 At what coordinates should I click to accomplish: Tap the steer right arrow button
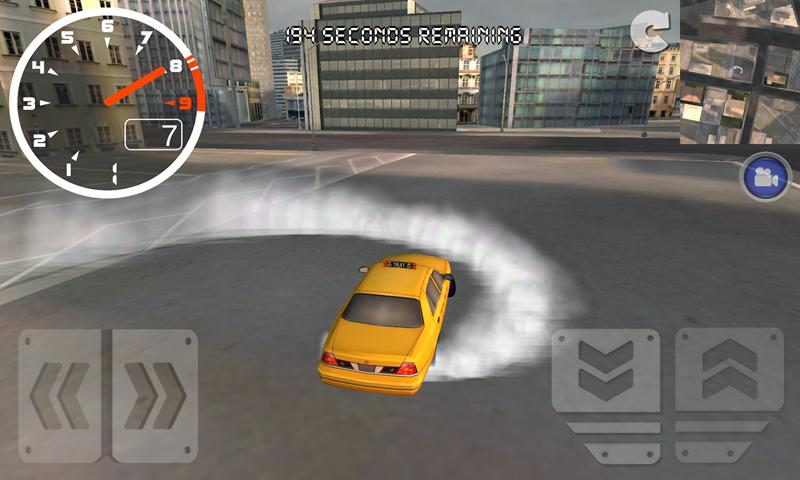click(x=155, y=395)
